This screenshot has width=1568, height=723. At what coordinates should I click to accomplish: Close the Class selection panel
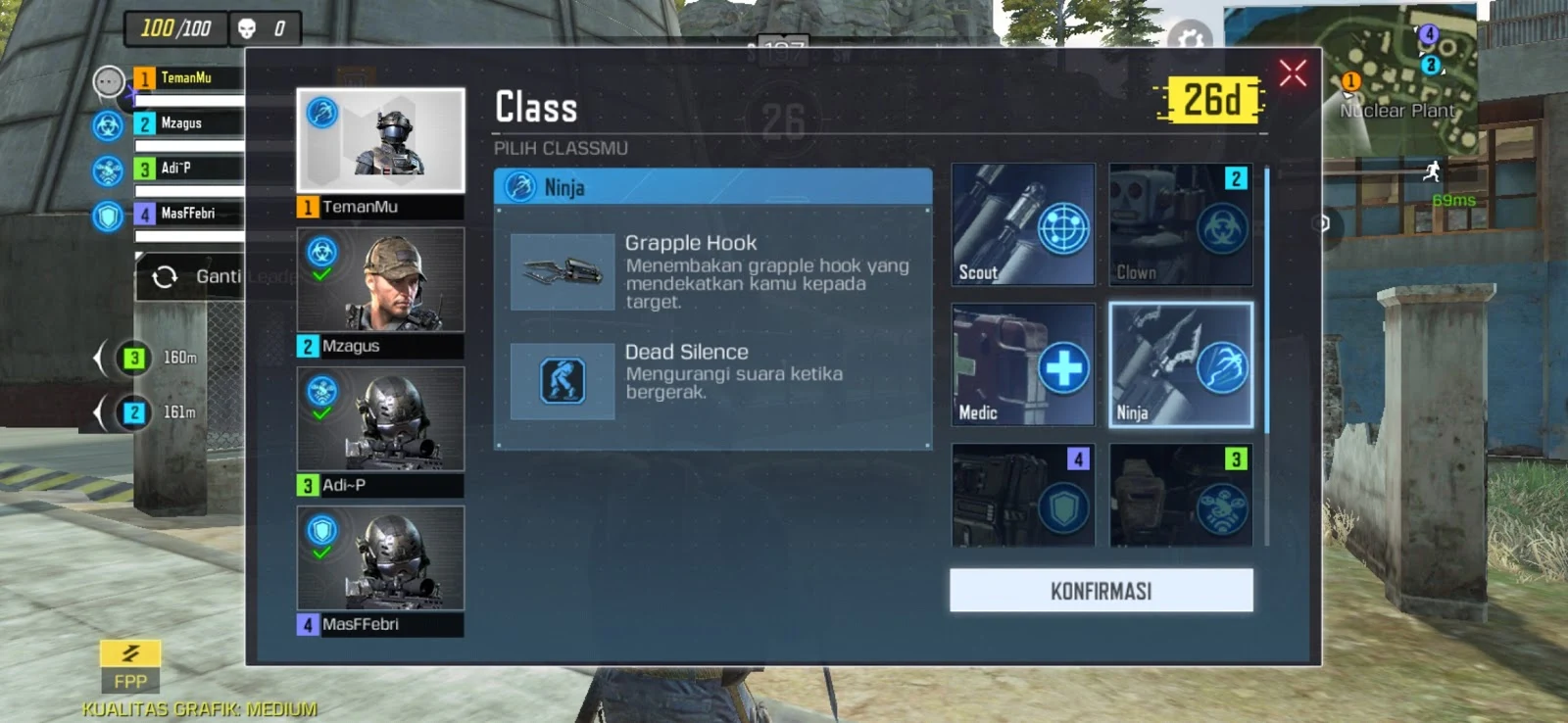(x=1293, y=72)
